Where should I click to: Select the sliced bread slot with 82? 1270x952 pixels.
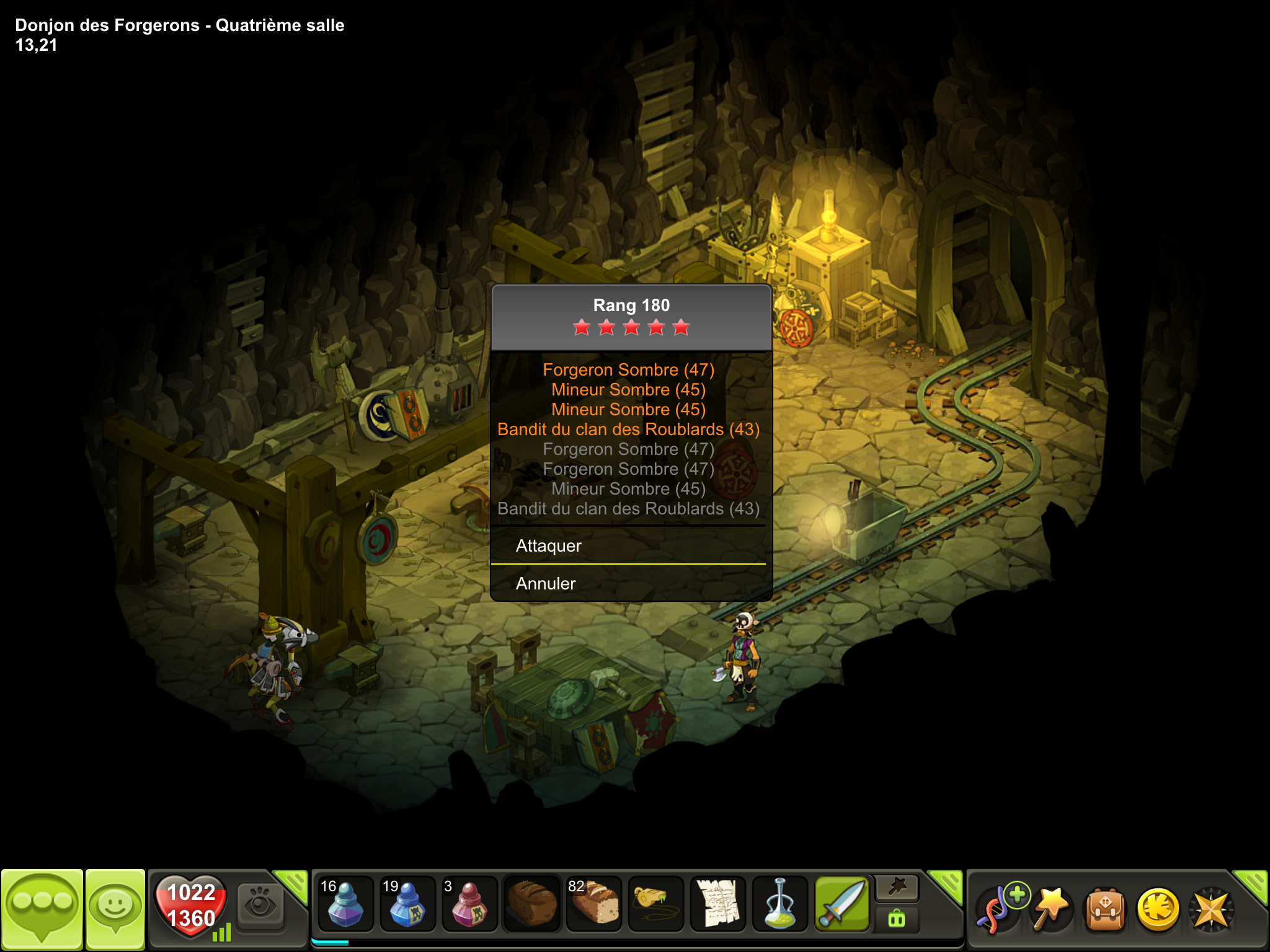pyautogui.click(x=593, y=904)
